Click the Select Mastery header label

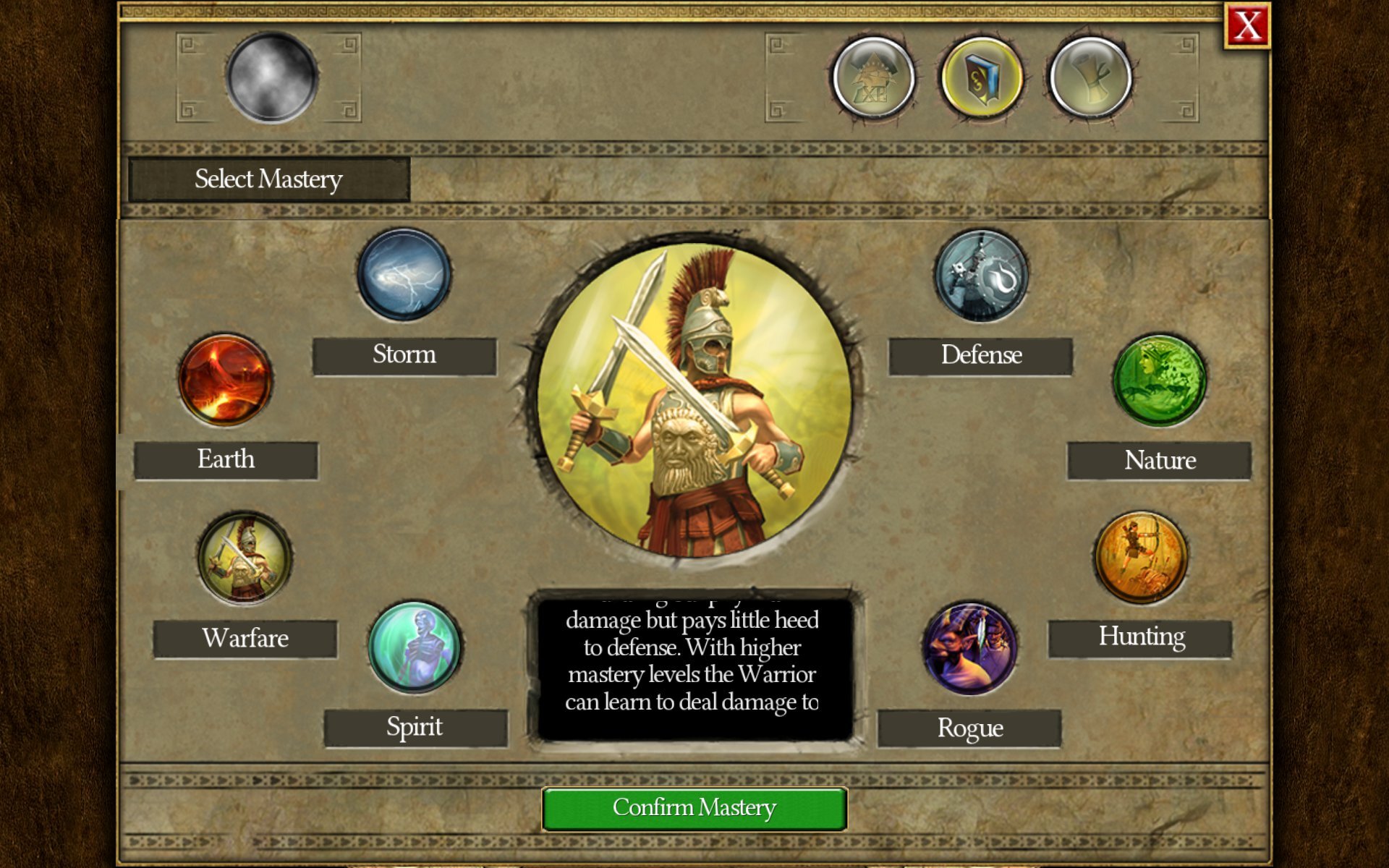[268, 179]
